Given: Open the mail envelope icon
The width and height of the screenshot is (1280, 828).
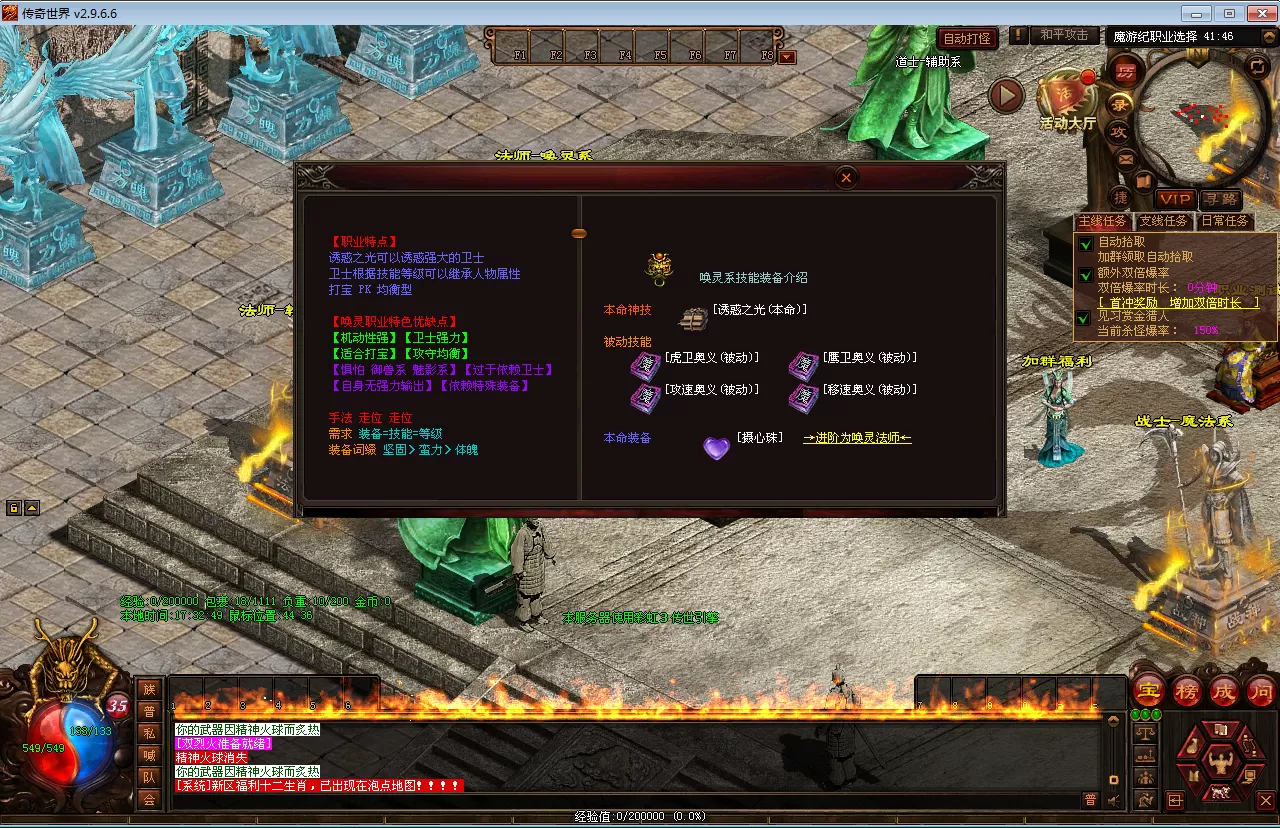Looking at the screenshot, I should 1126,158.
